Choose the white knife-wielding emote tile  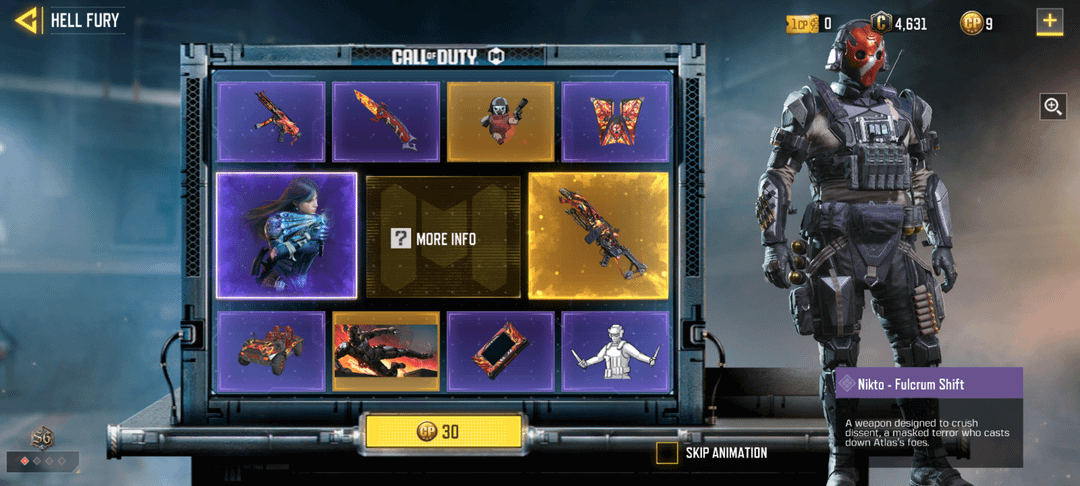[x=614, y=351]
